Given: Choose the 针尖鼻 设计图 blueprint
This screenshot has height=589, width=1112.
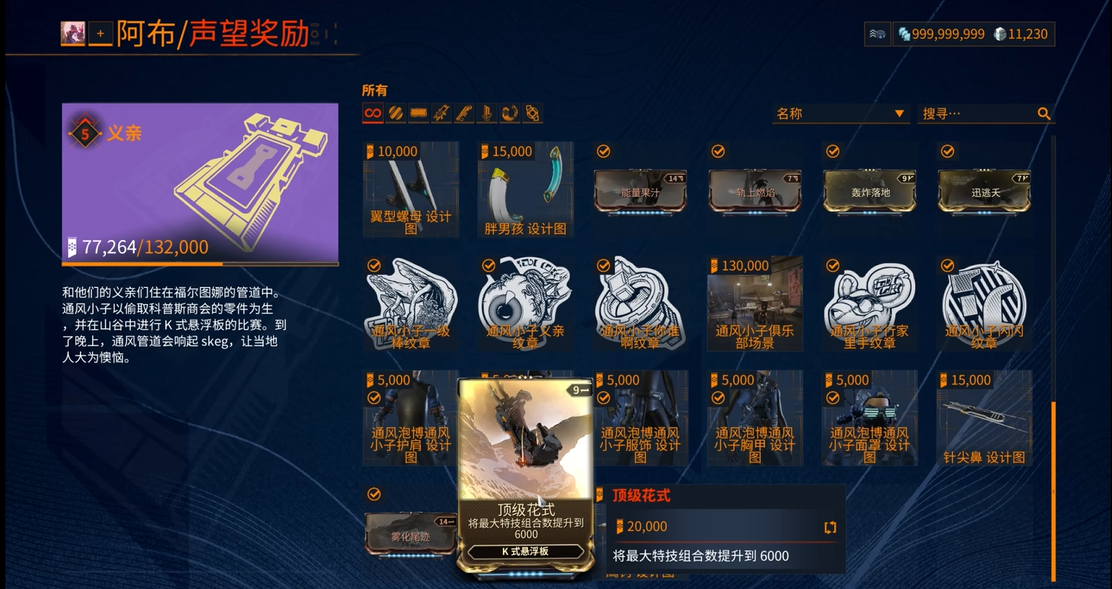Looking at the screenshot, I should coord(984,418).
